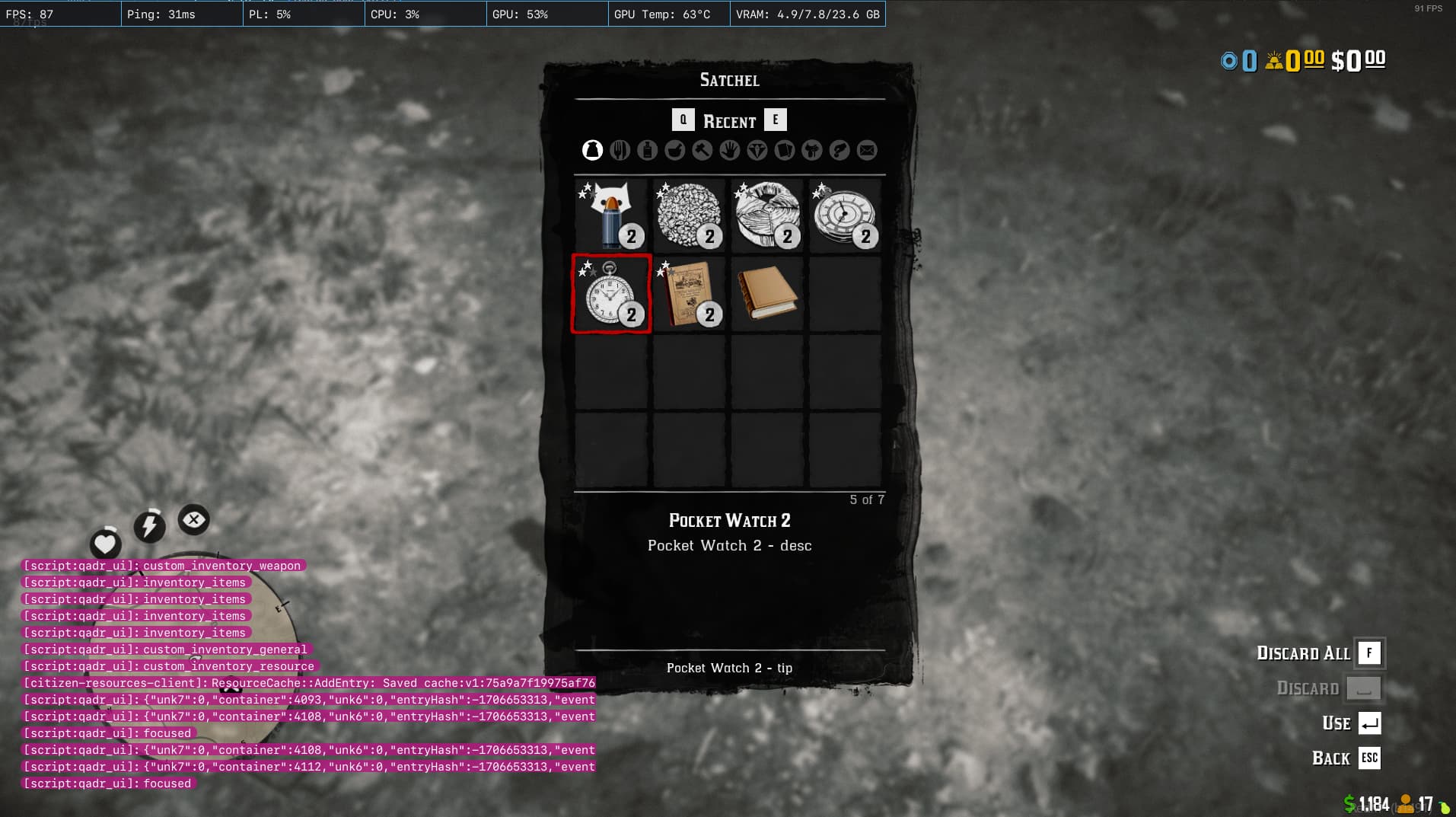Open the food category with the fork icon
1456x817 pixels.
pyautogui.click(x=620, y=150)
